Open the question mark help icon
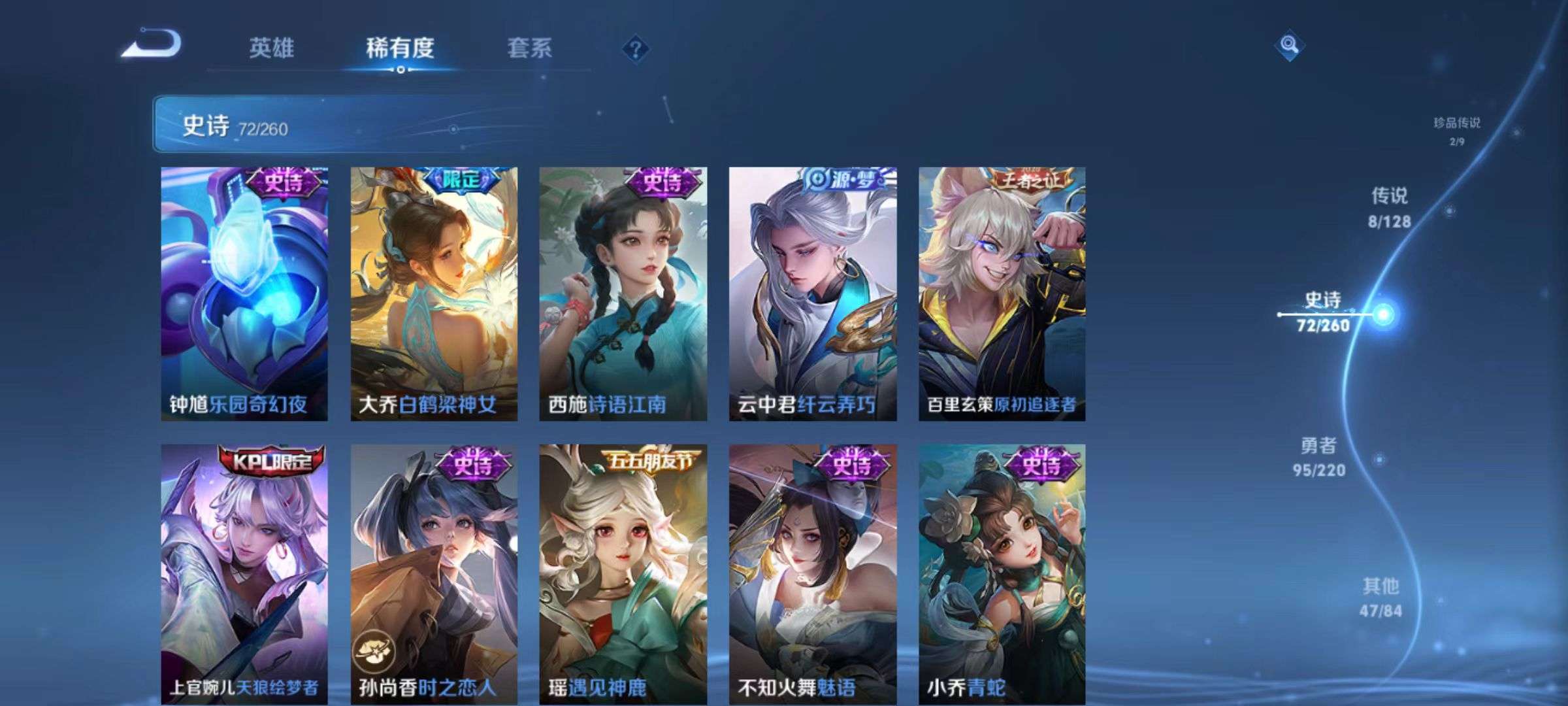1568x706 pixels. 635,49
